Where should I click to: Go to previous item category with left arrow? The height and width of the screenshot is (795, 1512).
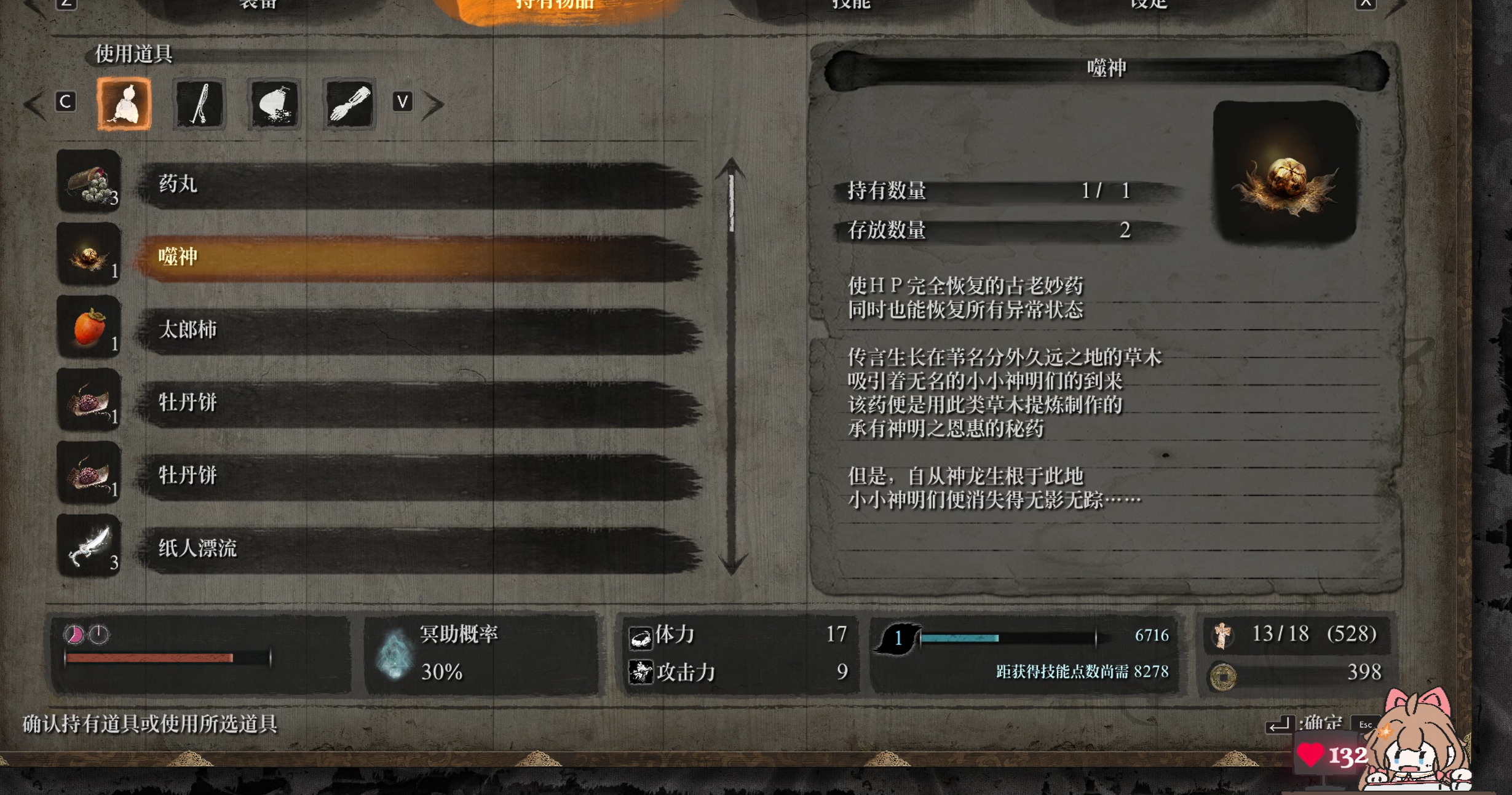33,104
